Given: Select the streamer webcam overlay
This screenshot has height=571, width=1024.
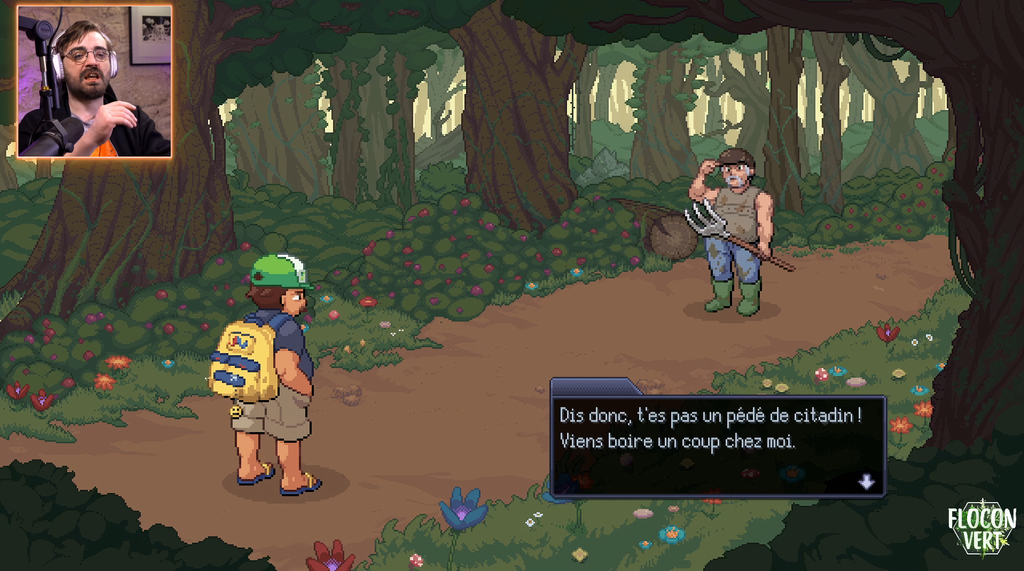Looking at the screenshot, I should (x=94, y=81).
